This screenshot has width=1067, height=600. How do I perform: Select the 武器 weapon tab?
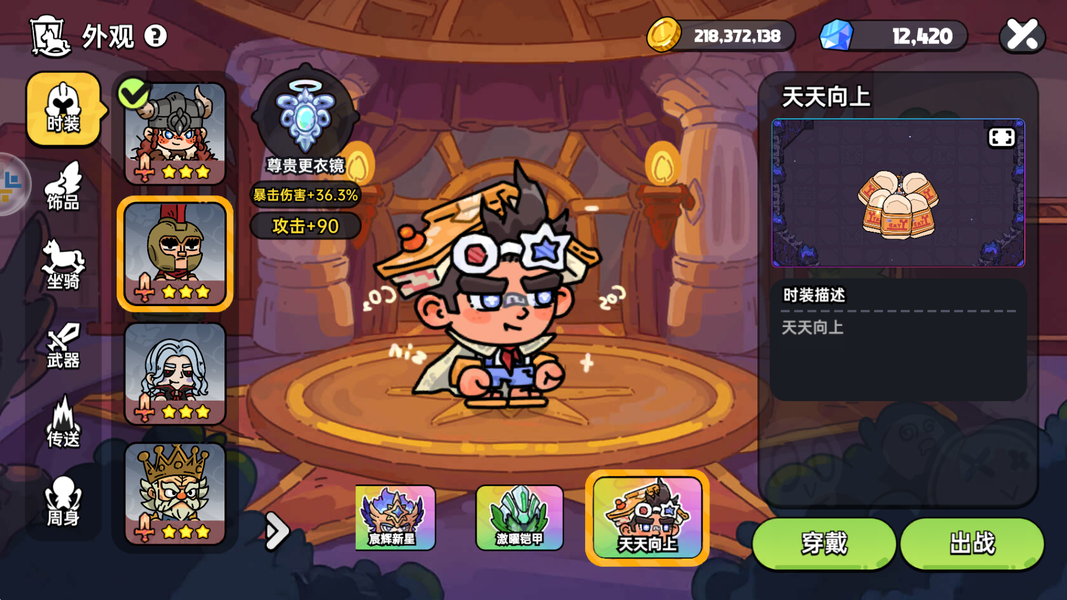(63, 345)
